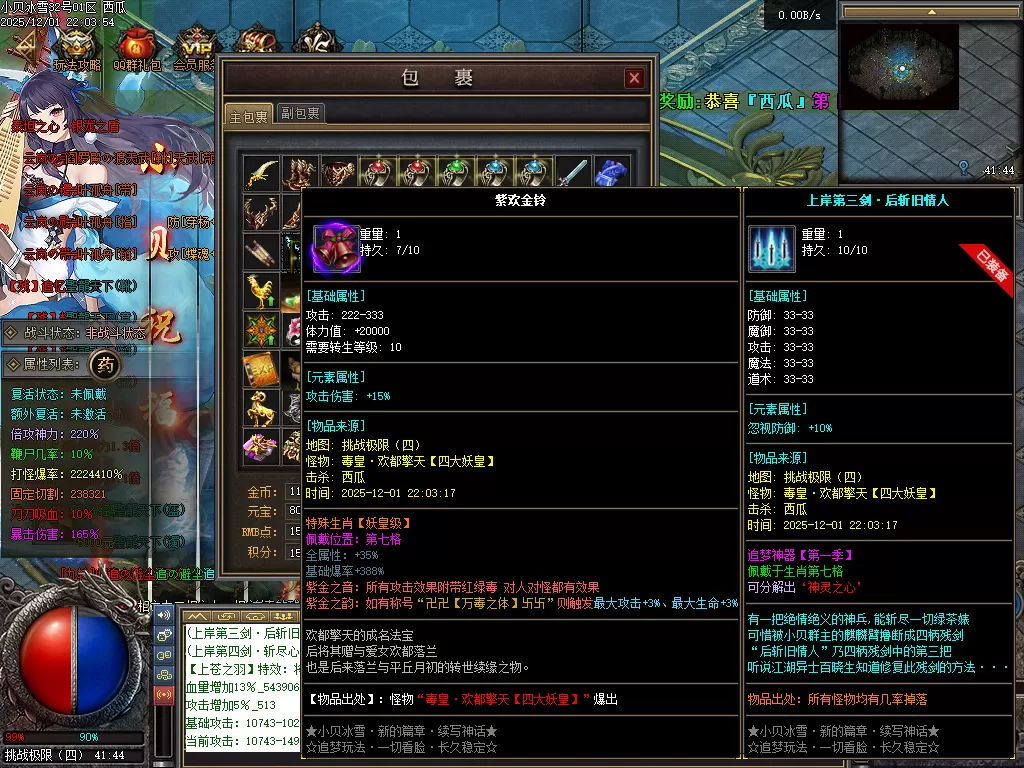Select the golden curved dagger item

(x=262, y=174)
